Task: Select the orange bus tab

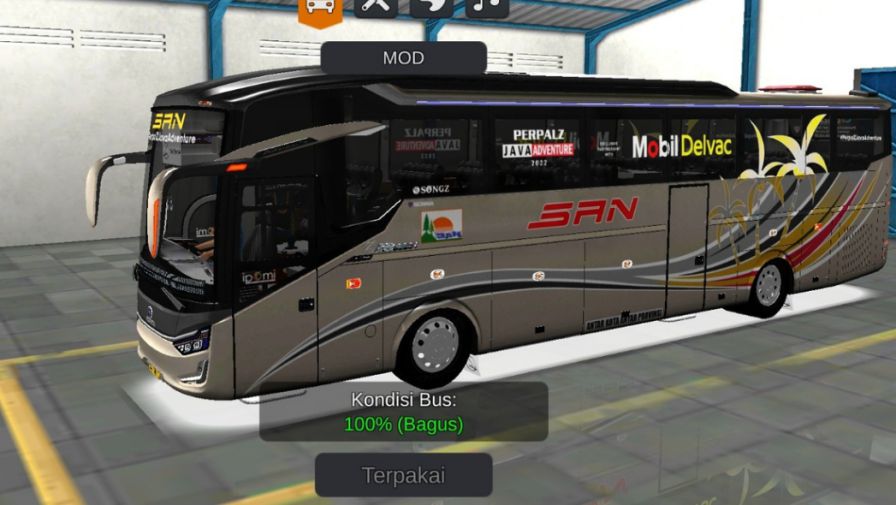Action: tap(320, 8)
